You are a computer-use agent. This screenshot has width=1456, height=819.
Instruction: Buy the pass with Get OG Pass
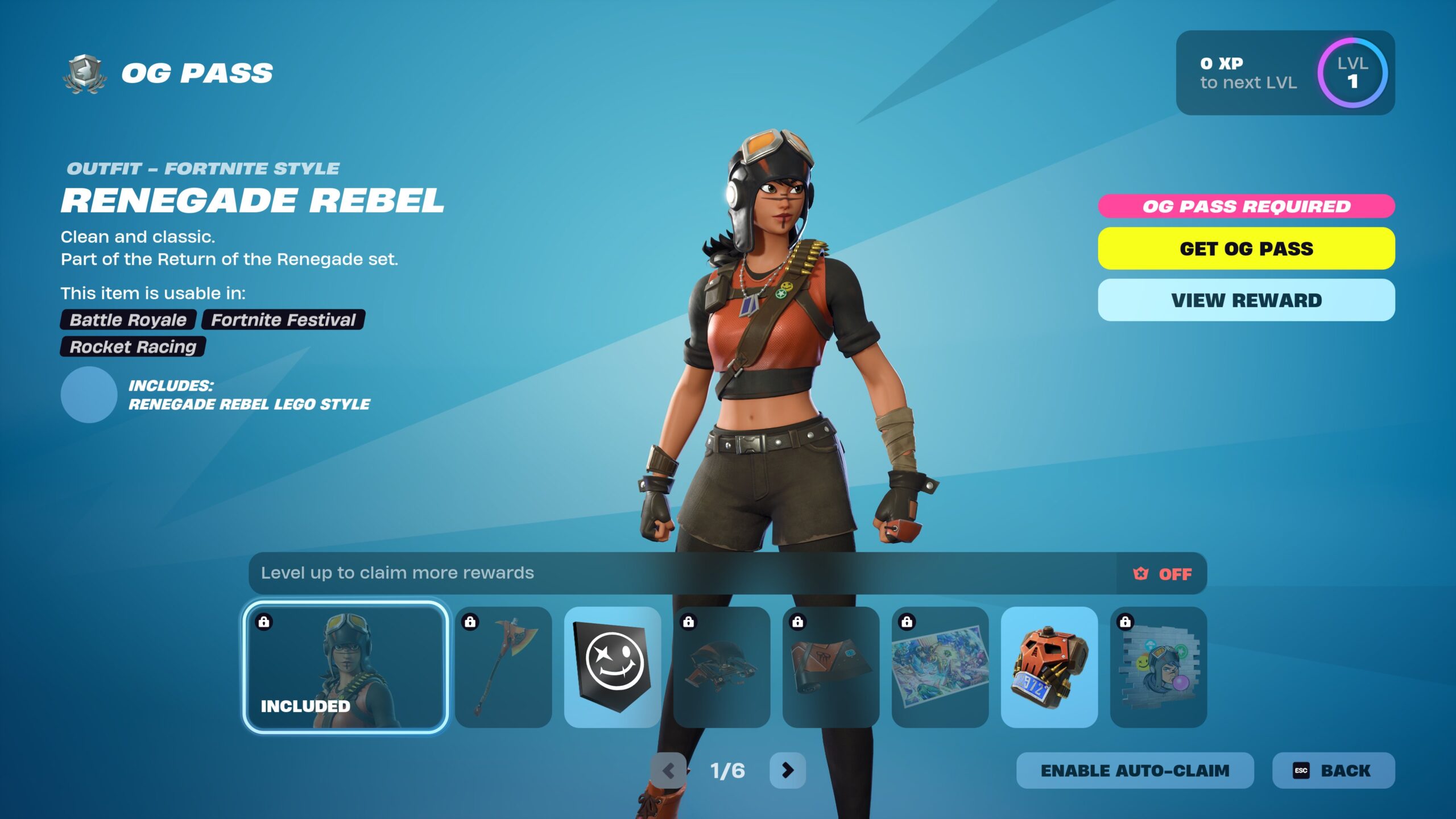pos(1246,249)
